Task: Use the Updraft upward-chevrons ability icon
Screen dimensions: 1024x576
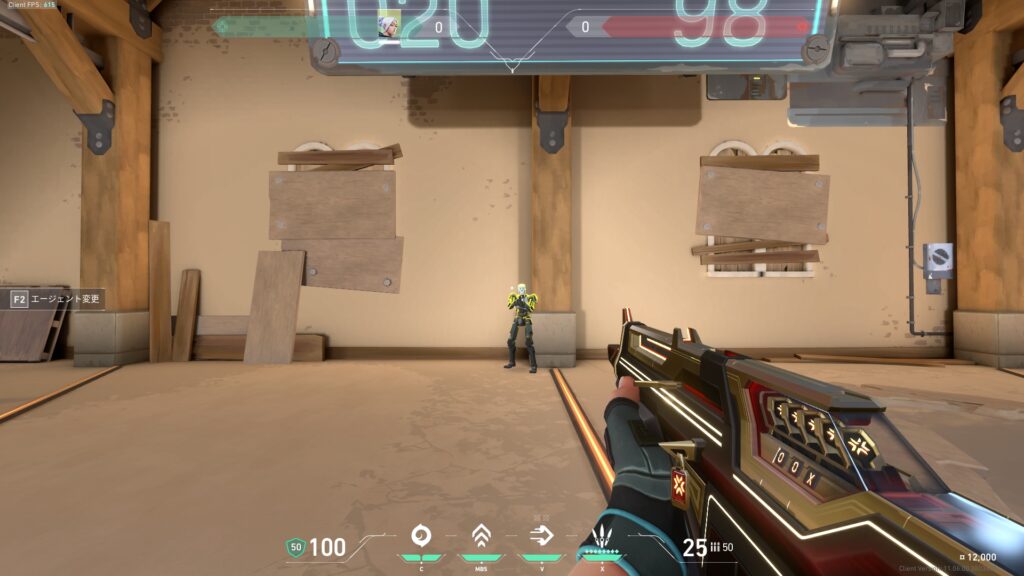Action: point(480,535)
